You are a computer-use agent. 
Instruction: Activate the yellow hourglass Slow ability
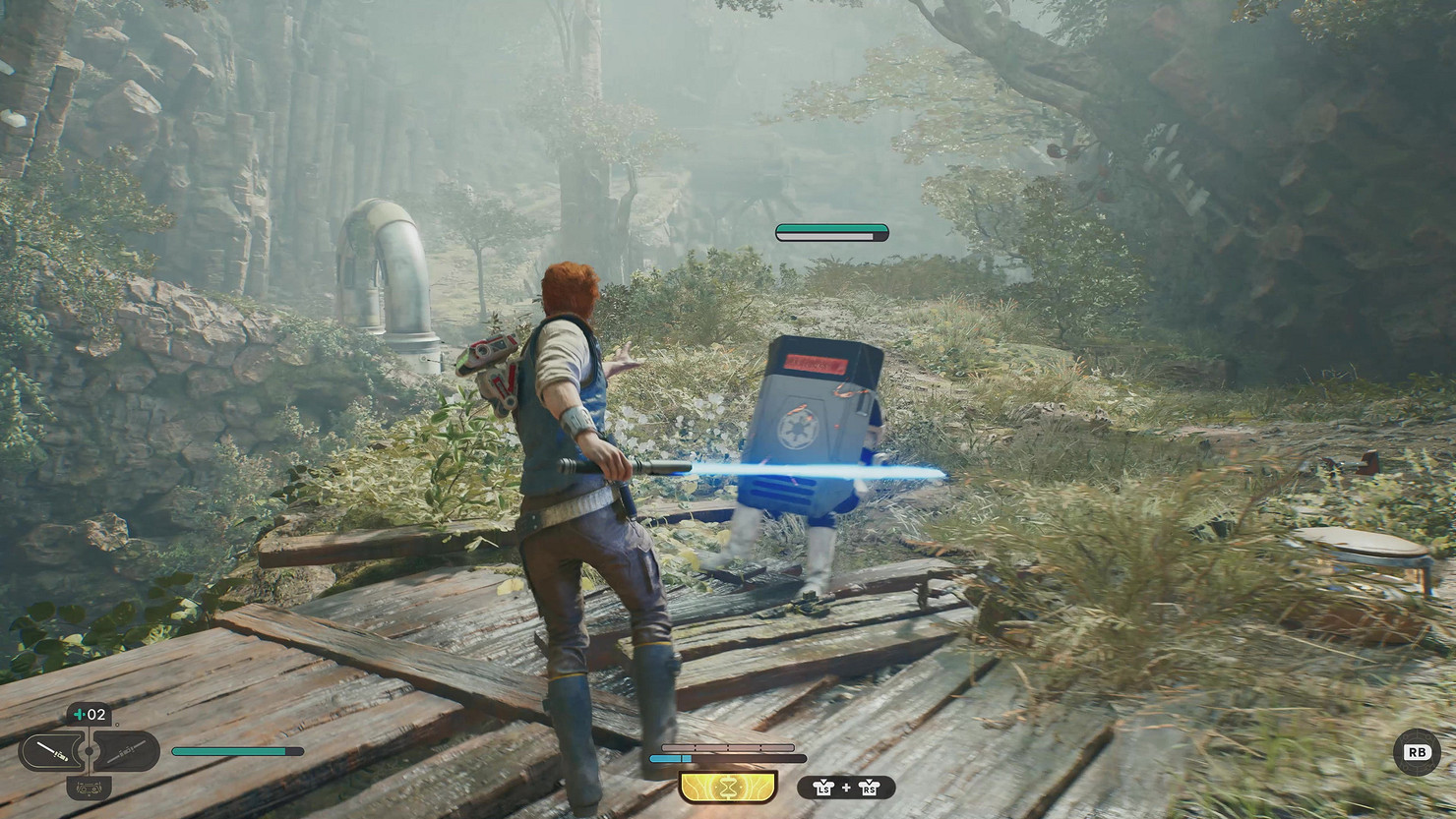(x=728, y=787)
